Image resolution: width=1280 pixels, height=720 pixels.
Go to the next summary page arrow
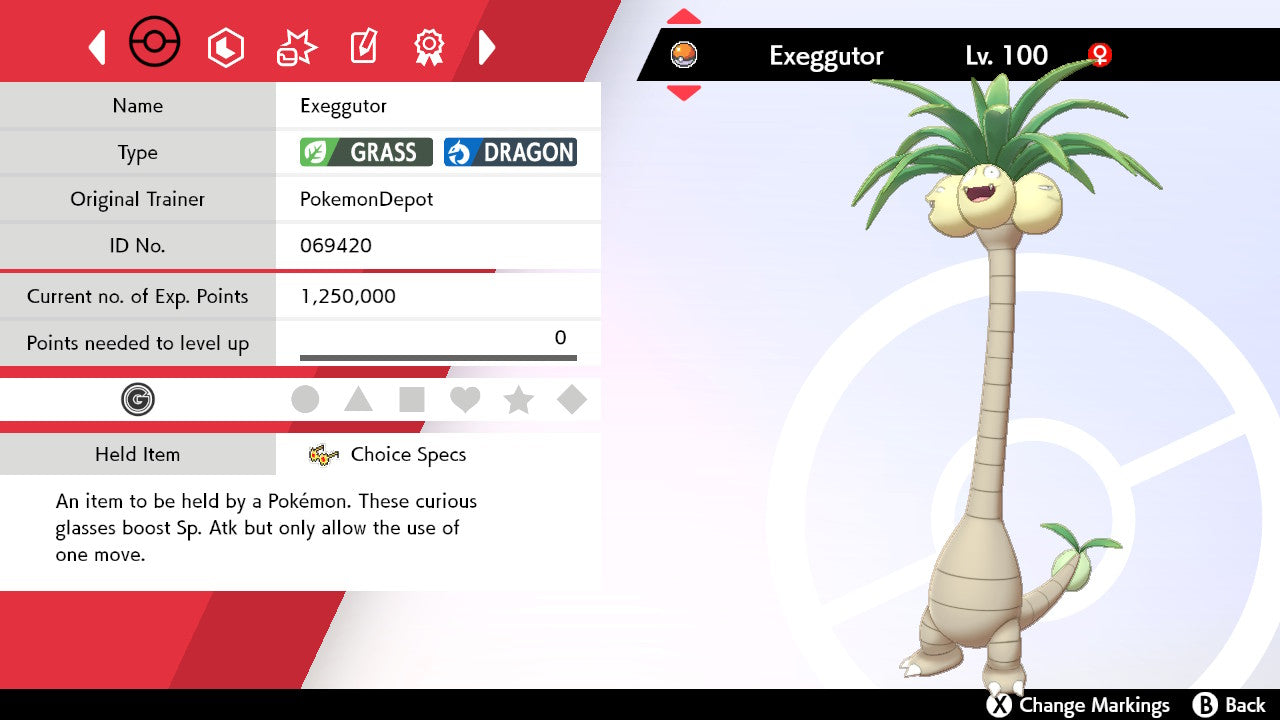(x=487, y=47)
